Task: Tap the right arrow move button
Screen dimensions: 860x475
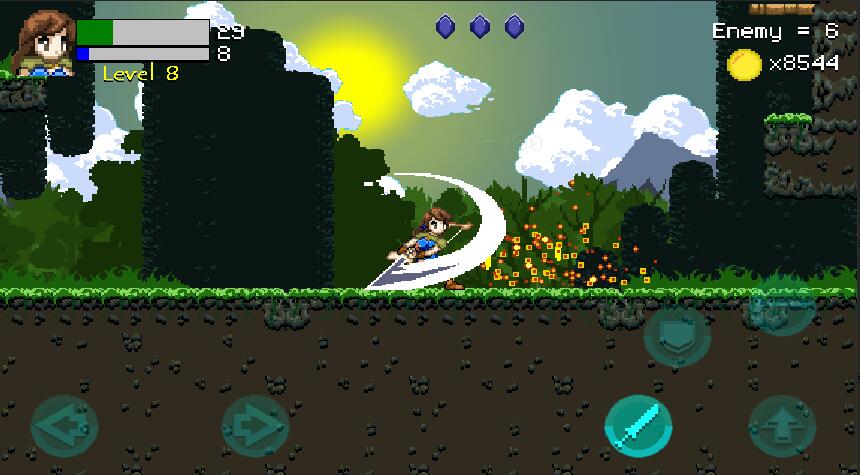Action: click(254, 428)
